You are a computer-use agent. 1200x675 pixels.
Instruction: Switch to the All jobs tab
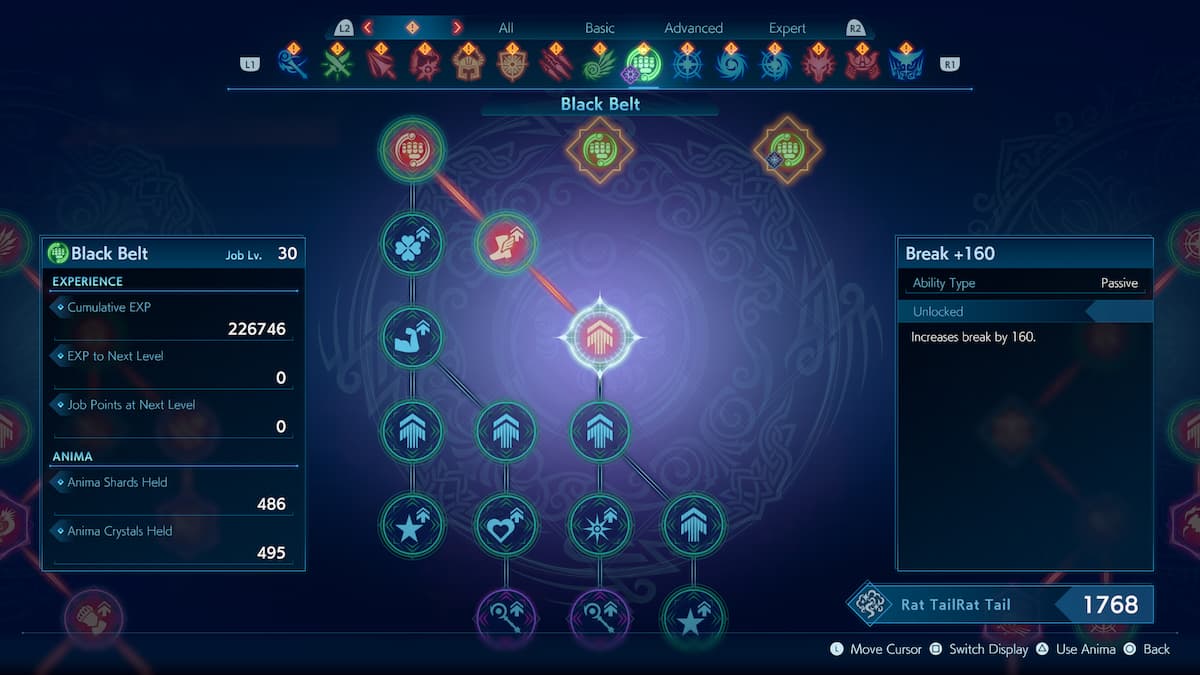[506, 28]
